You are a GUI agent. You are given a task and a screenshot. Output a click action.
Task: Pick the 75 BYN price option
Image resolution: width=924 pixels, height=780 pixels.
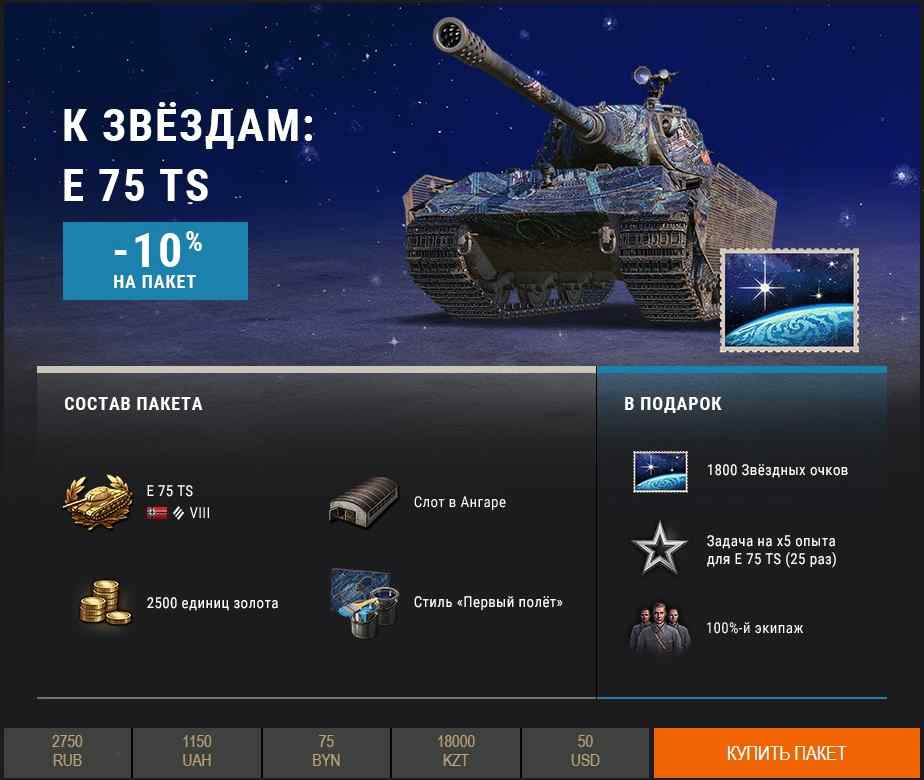click(326, 753)
